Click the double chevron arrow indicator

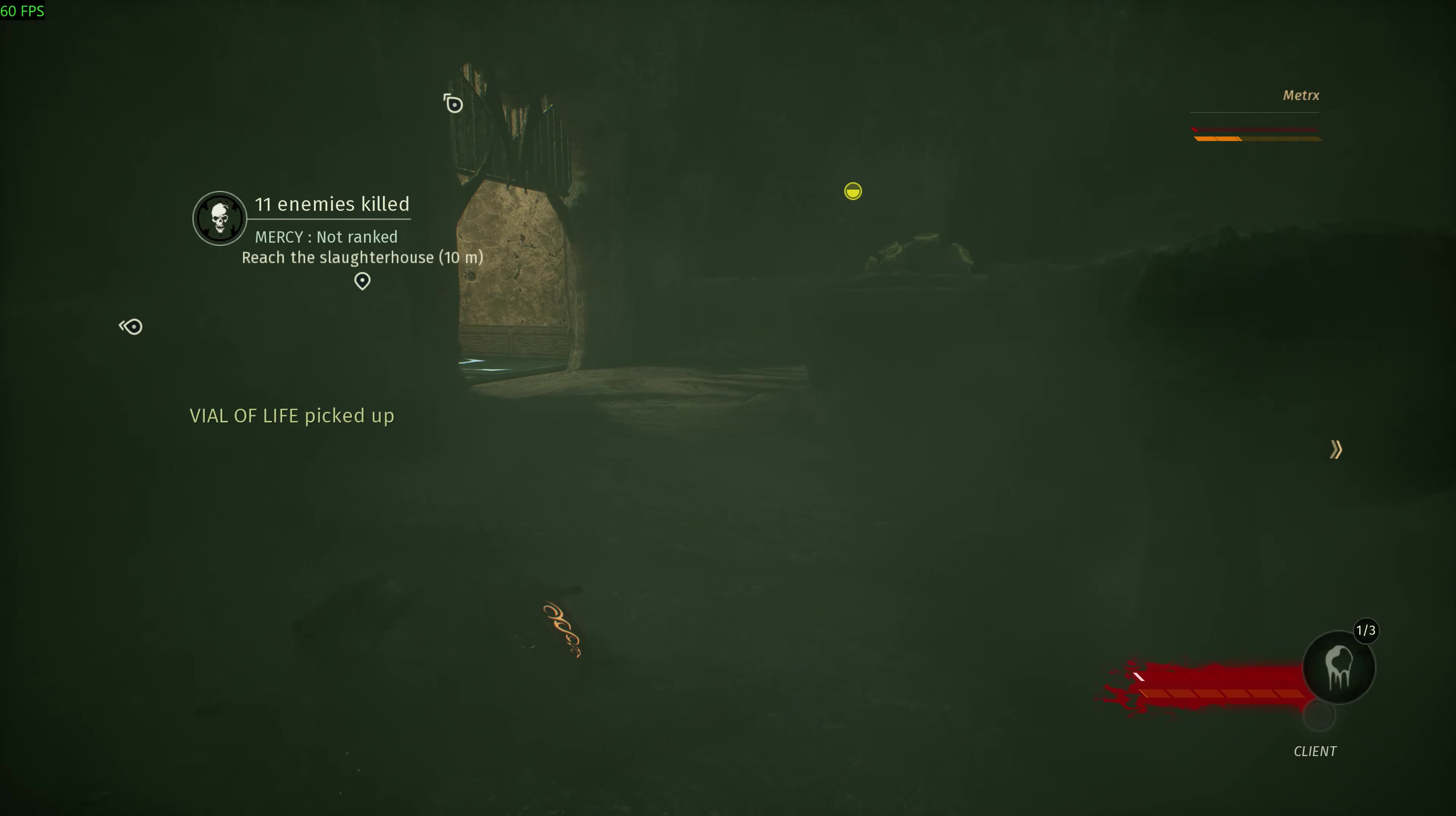[x=1335, y=450]
